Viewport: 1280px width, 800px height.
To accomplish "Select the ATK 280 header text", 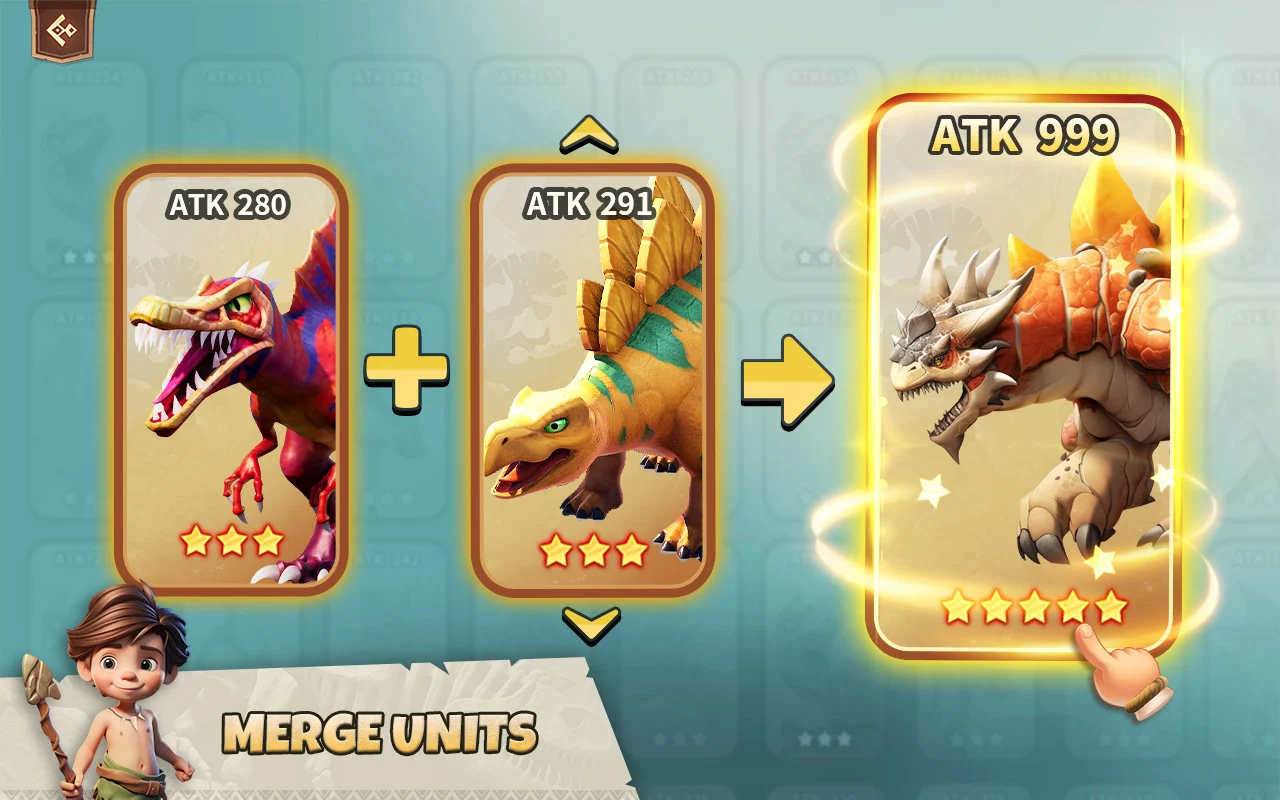I will pos(228,206).
